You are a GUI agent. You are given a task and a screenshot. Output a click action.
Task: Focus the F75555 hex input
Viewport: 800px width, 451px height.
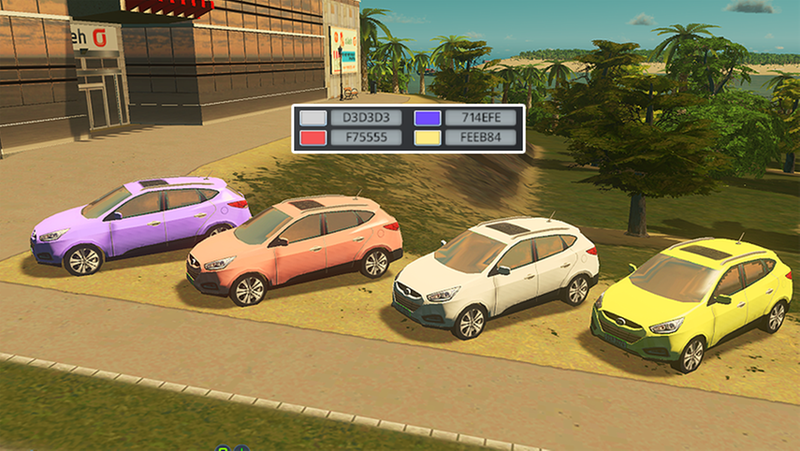pyautogui.click(x=365, y=138)
